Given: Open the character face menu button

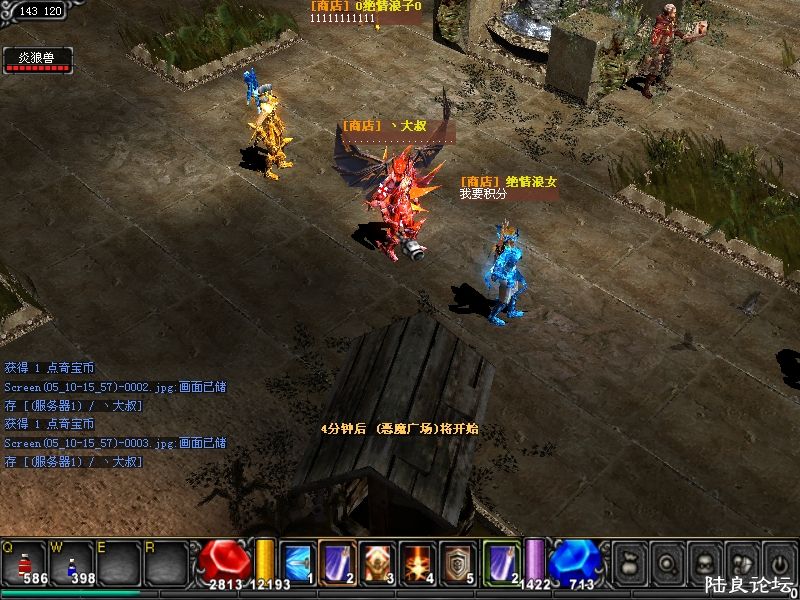Looking at the screenshot, I should click(704, 562).
